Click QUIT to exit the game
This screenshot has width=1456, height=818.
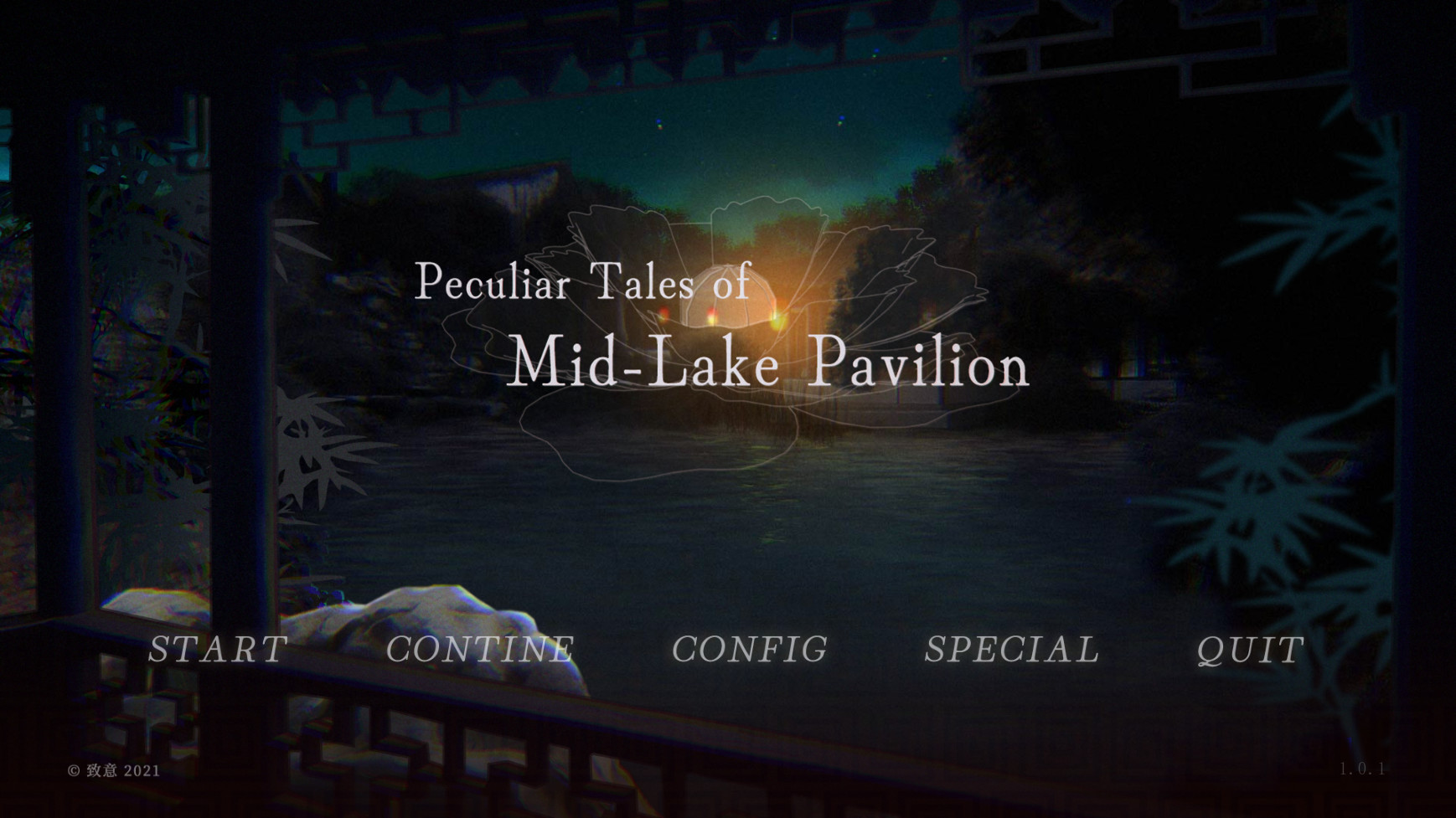(1249, 649)
